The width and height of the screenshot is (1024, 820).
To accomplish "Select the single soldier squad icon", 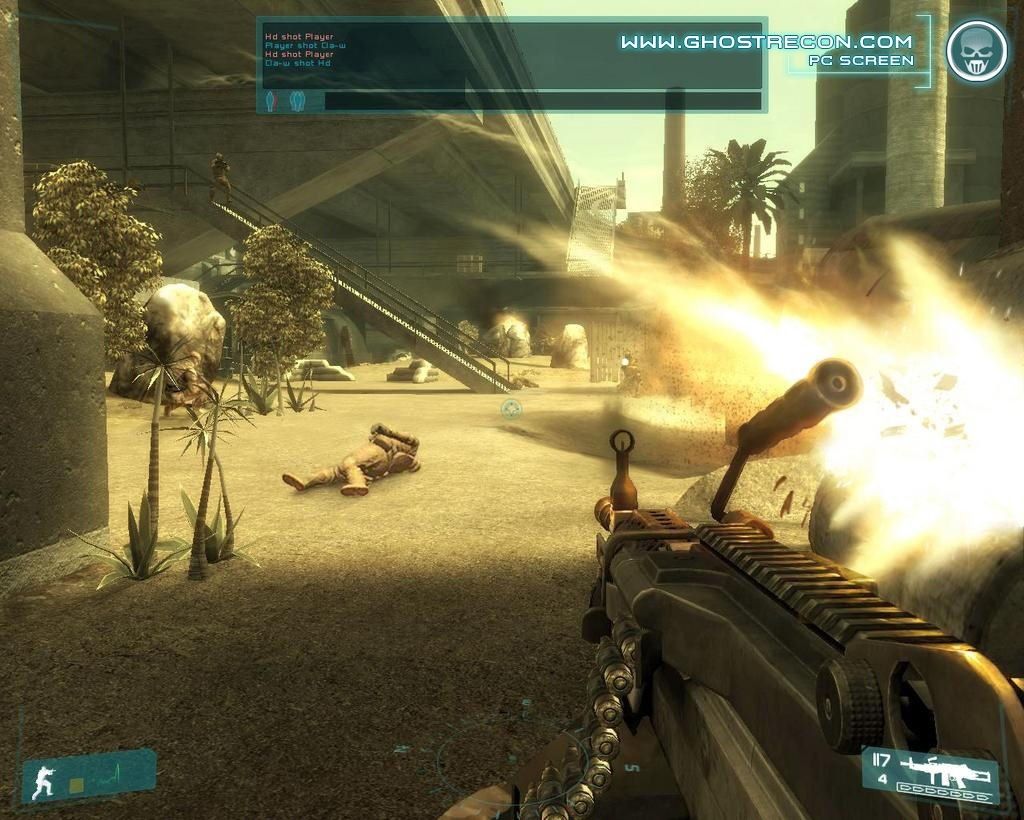I will pyautogui.click(x=270, y=101).
